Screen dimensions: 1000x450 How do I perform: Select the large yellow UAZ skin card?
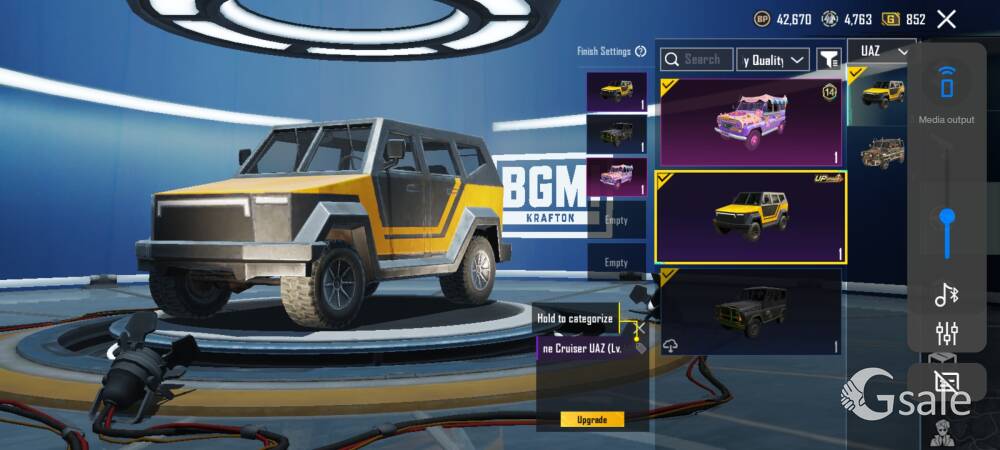pos(750,217)
